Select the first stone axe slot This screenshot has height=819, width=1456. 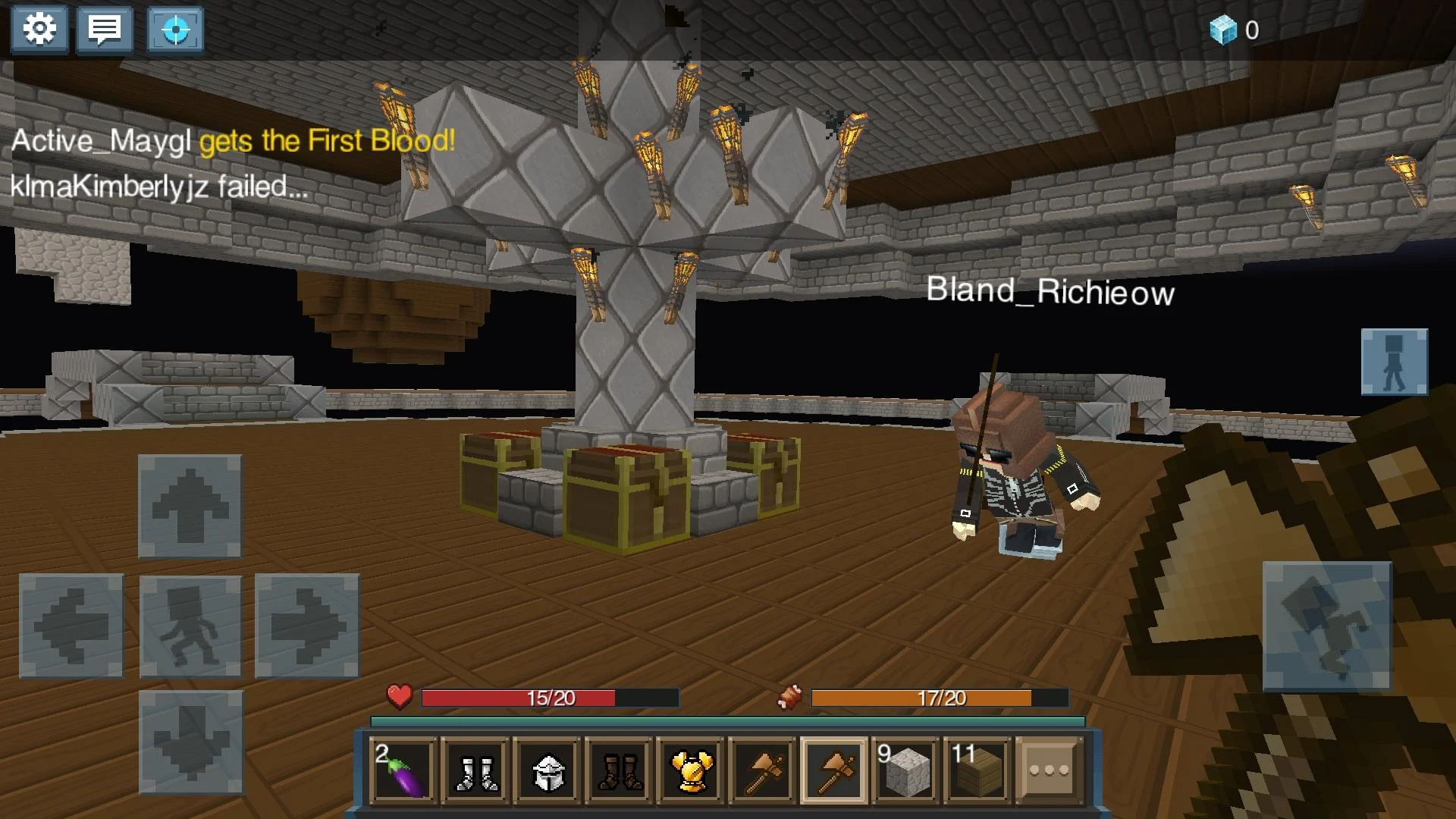(764, 770)
